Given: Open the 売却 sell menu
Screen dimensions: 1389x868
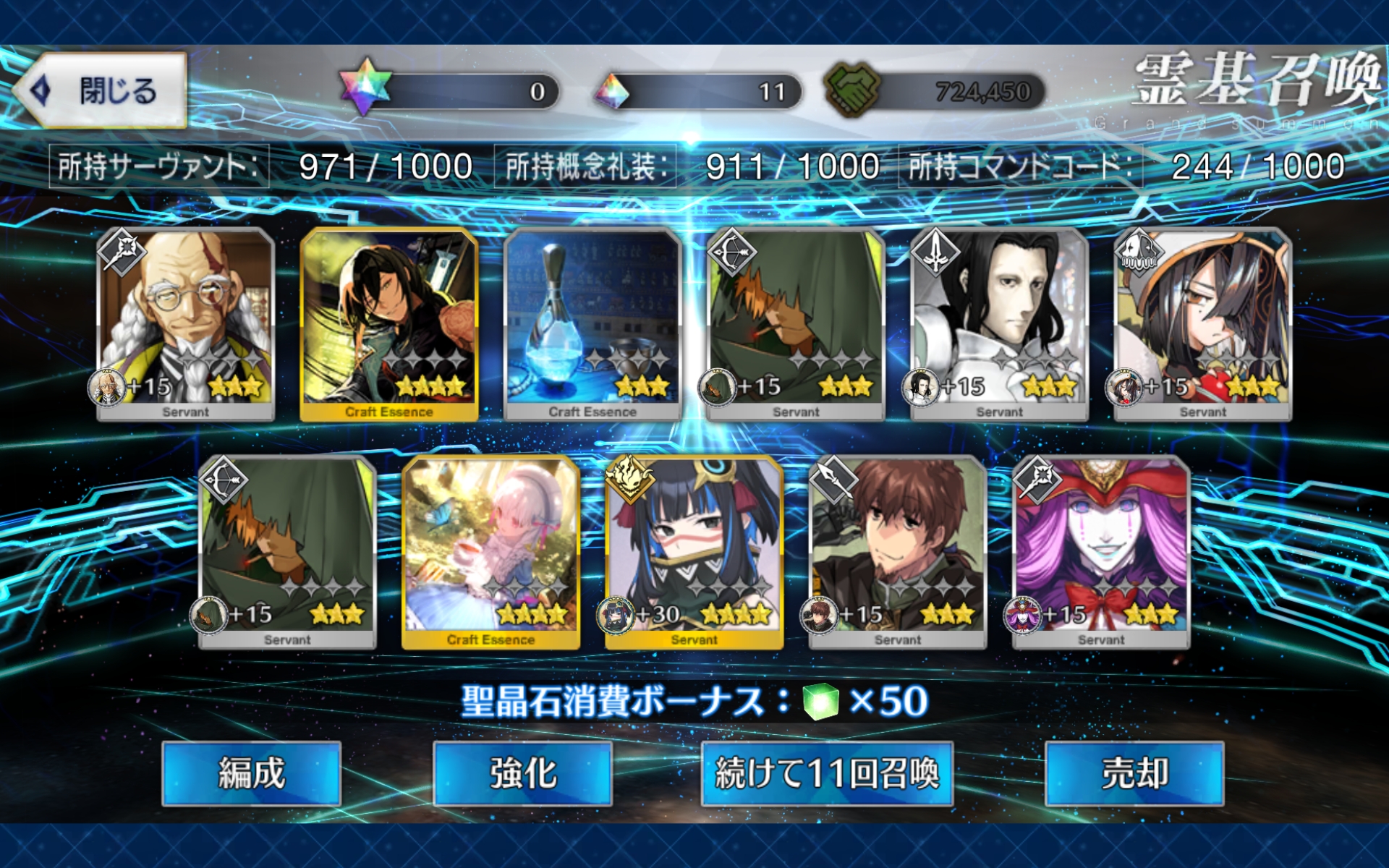Looking at the screenshot, I should pyautogui.click(x=1134, y=773).
